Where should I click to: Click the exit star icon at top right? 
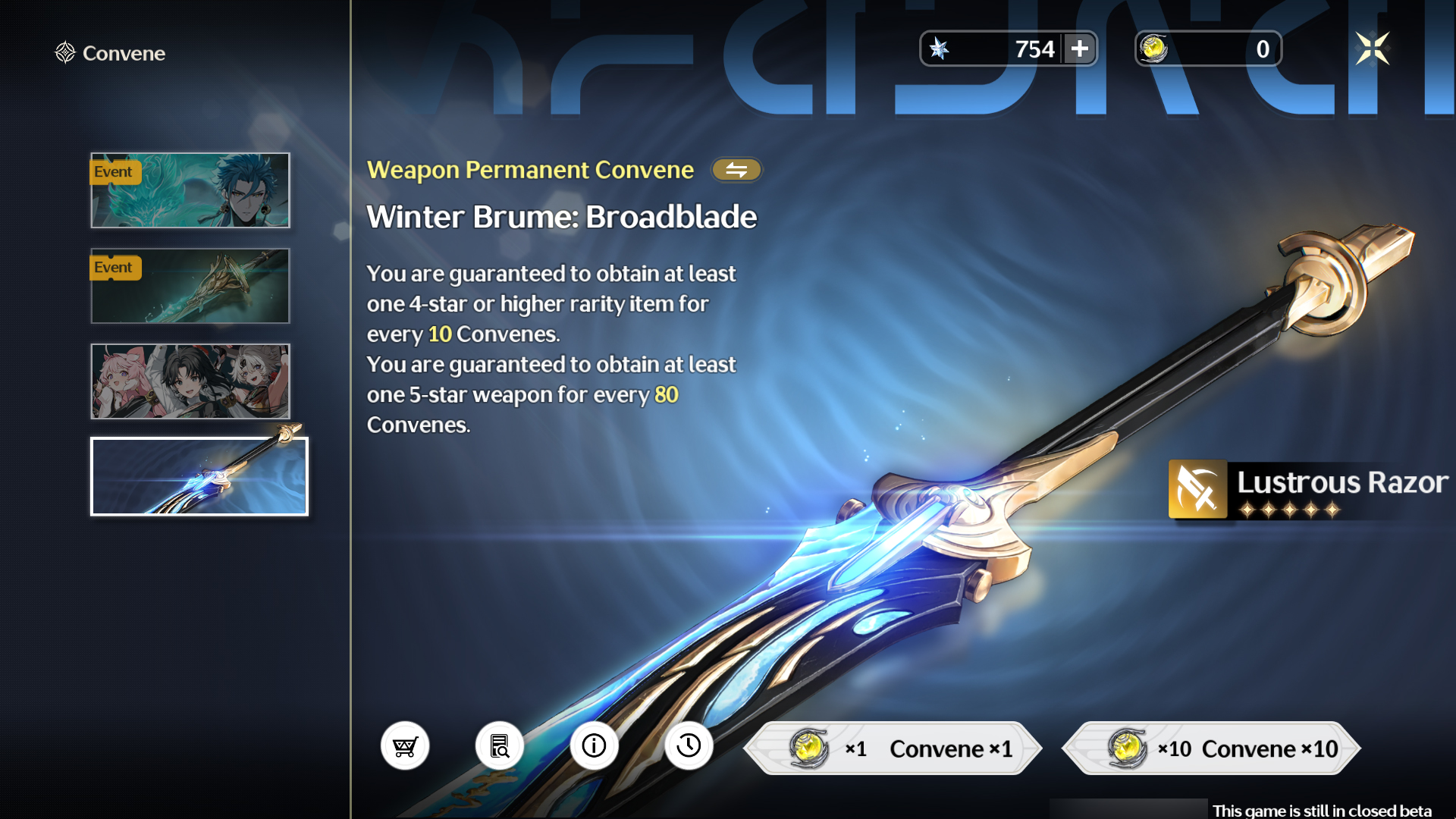pyautogui.click(x=1371, y=48)
